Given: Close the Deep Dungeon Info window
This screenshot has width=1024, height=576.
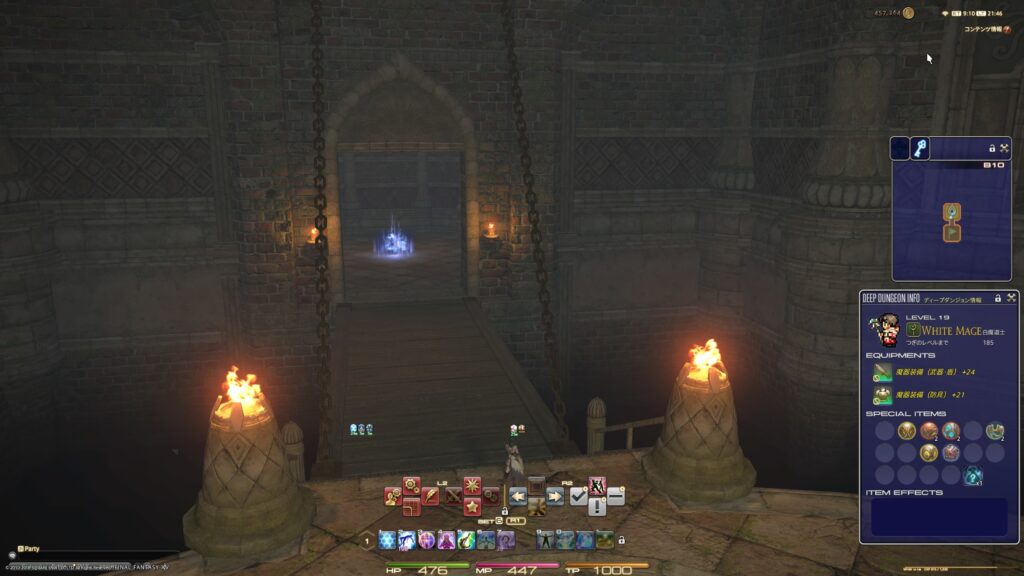Looking at the screenshot, I should click(1011, 298).
